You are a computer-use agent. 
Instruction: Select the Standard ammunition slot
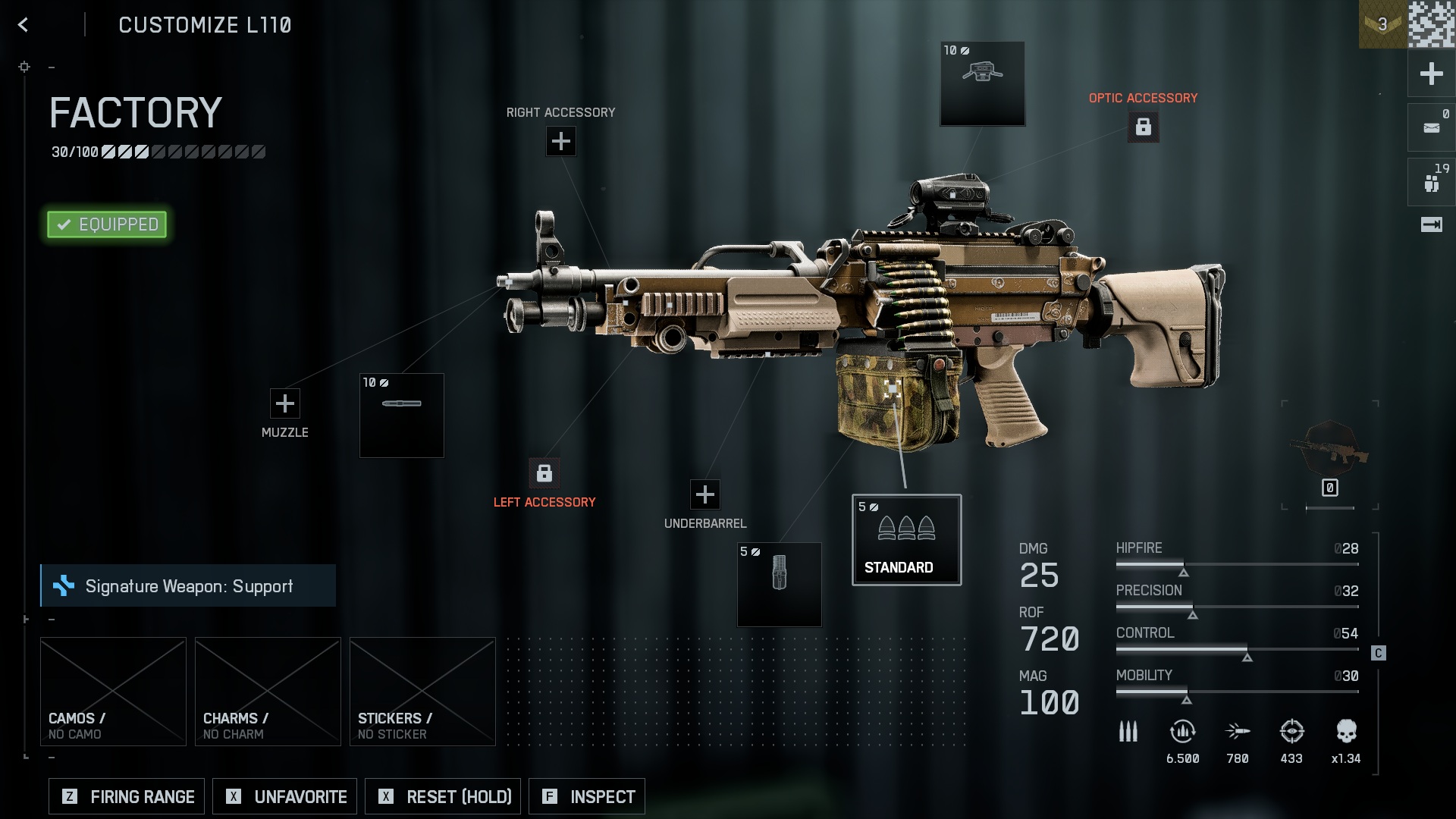pos(906,540)
